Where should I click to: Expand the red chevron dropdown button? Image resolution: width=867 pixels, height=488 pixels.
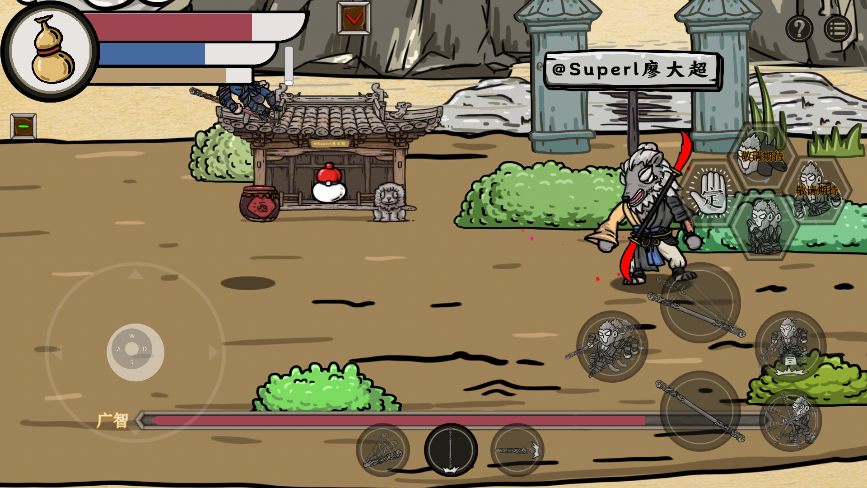[x=353, y=18]
